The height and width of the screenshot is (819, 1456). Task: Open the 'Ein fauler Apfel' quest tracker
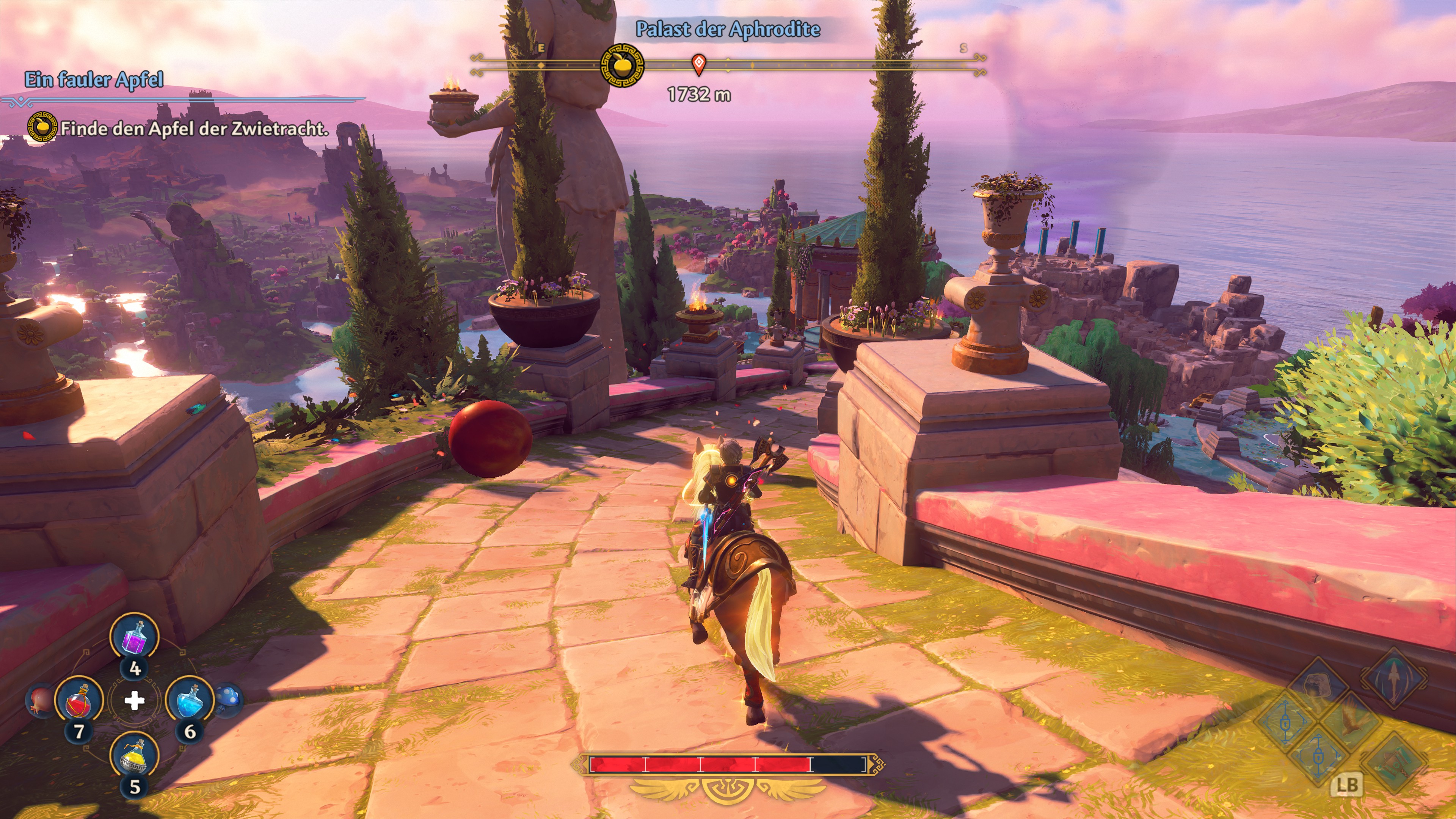(94, 80)
